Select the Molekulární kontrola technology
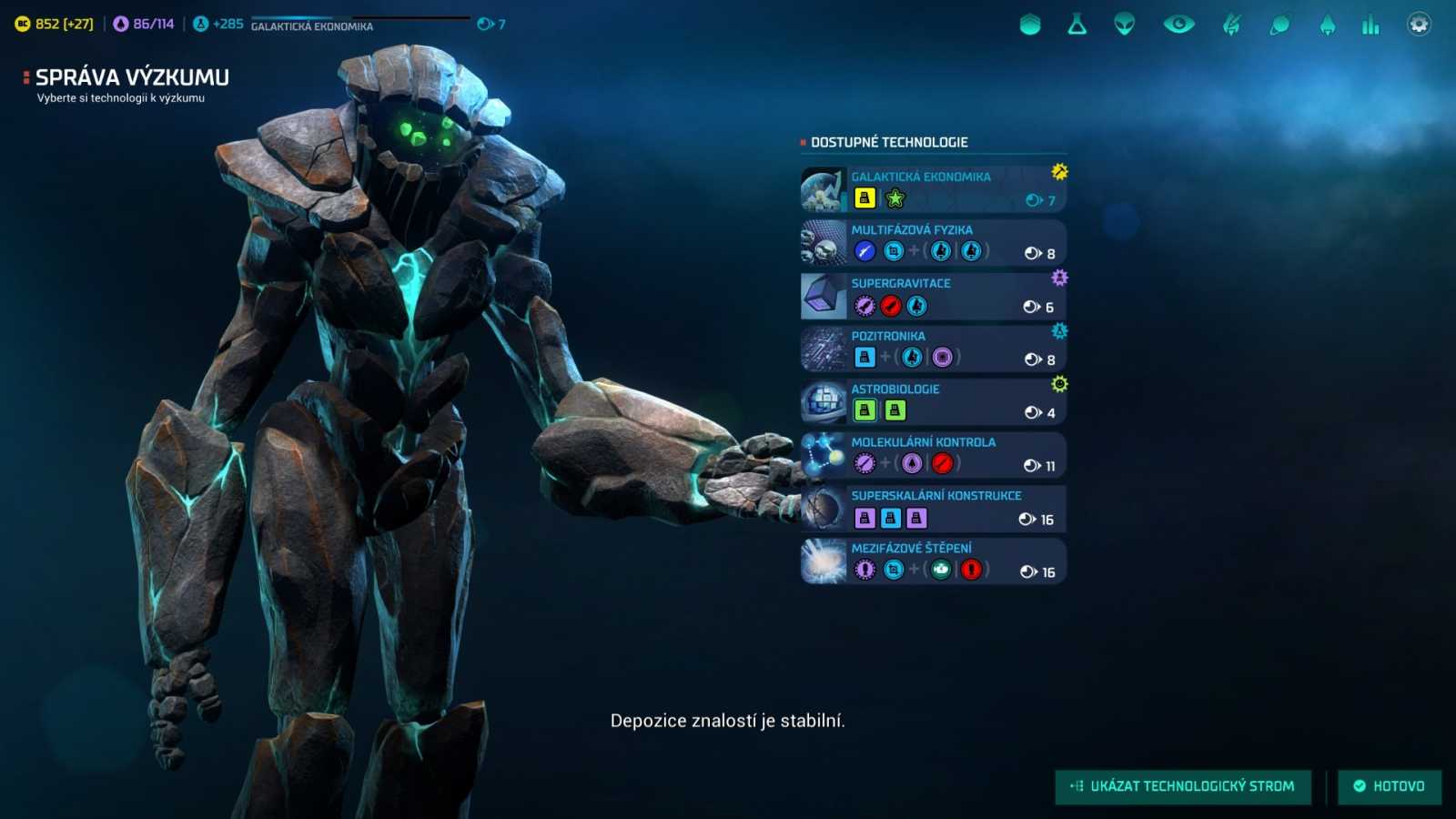Screen dimensions: 1456x819 pos(933,454)
